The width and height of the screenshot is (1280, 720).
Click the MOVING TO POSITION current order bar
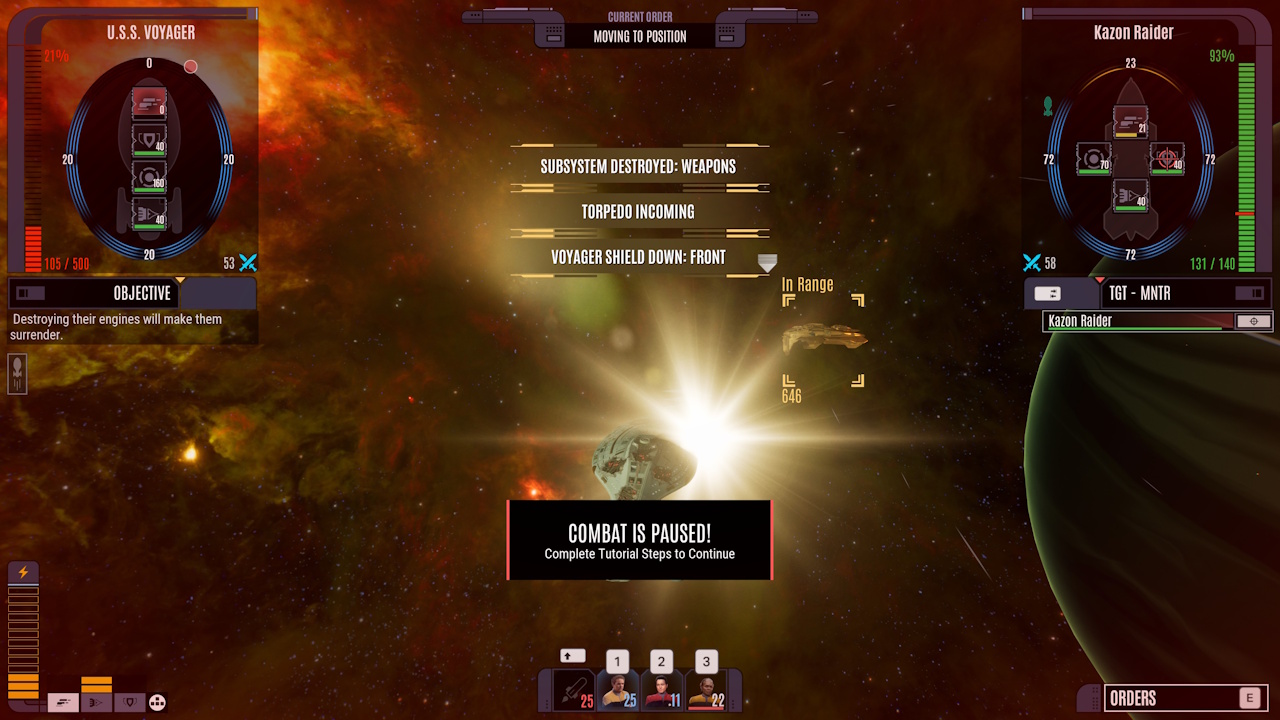point(639,34)
